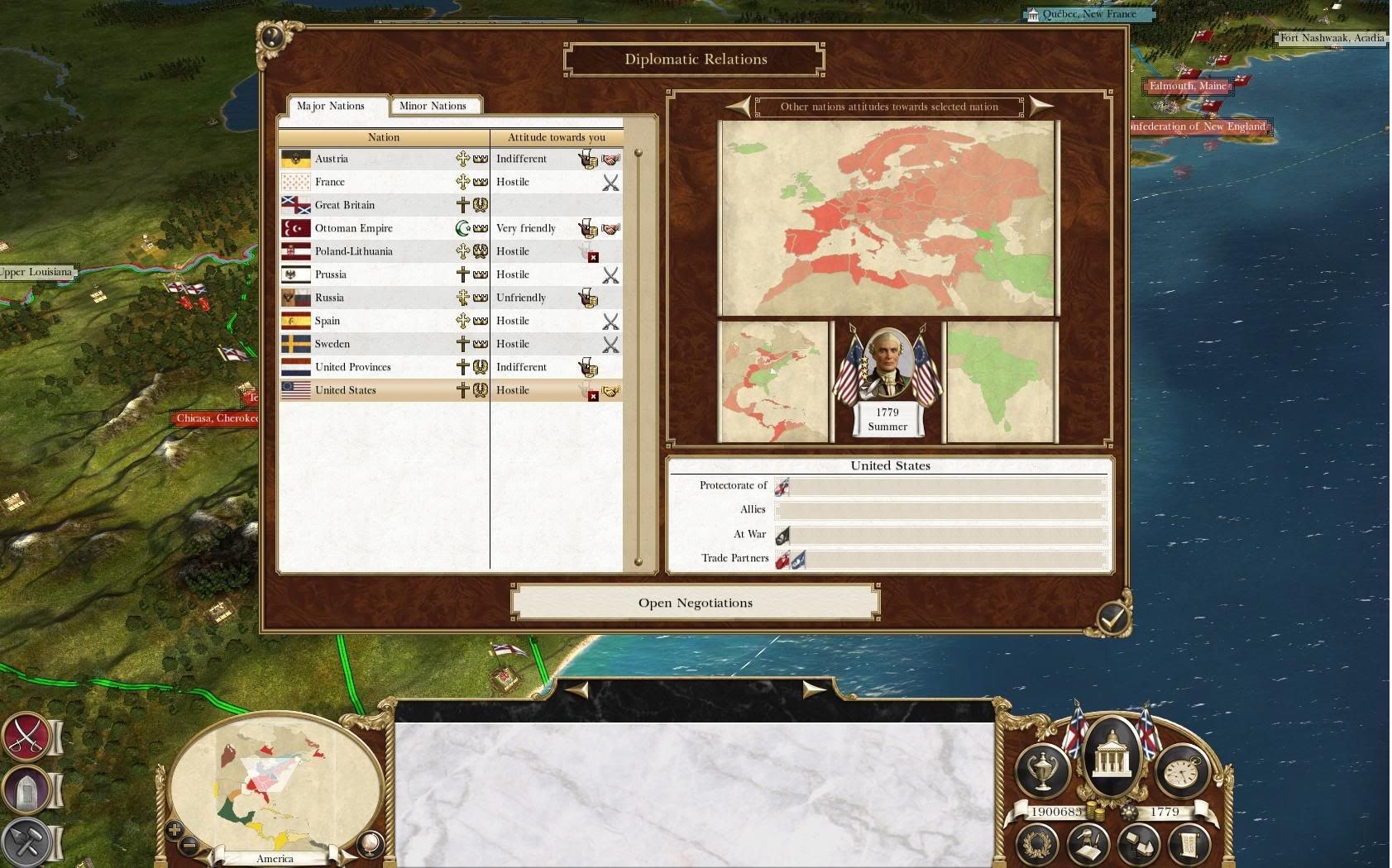This screenshot has width=1392, height=868.
Task: Close the diplomacy panel with the checkmark
Action: [x=1112, y=617]
